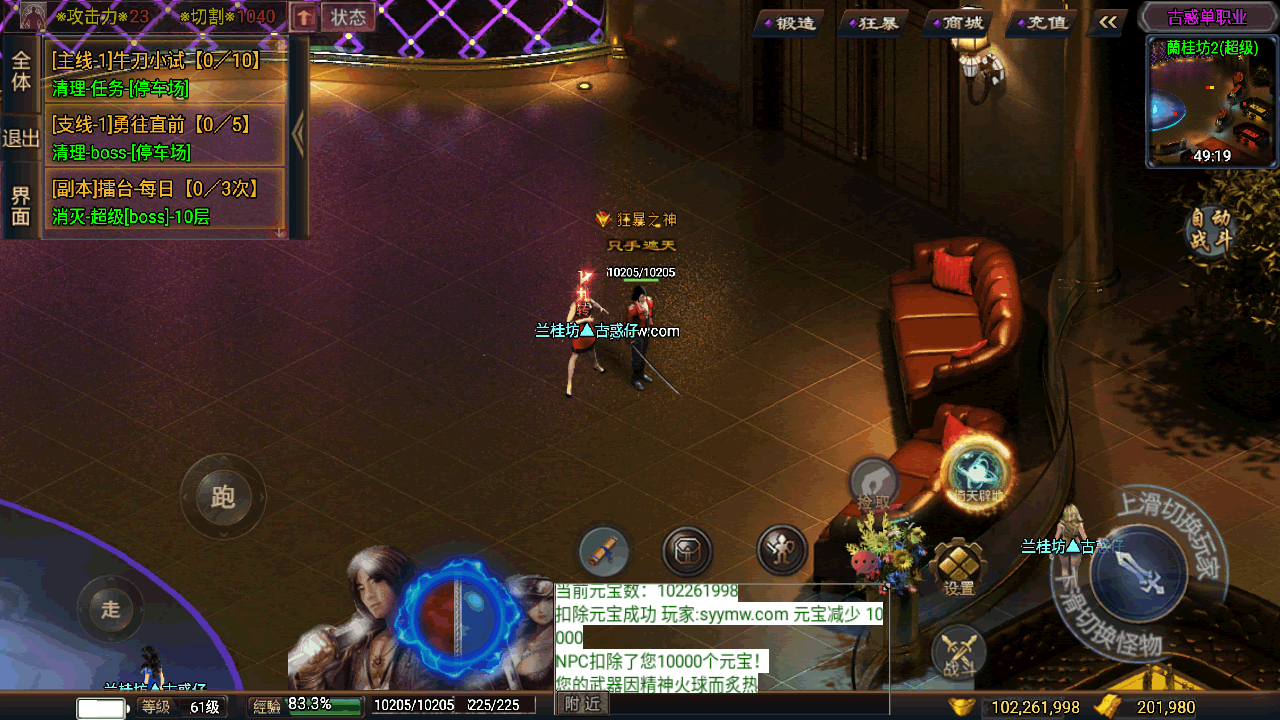Tap the 捡取 pick-up button
Screen dimensions: 1280x720
click(873, 484)
